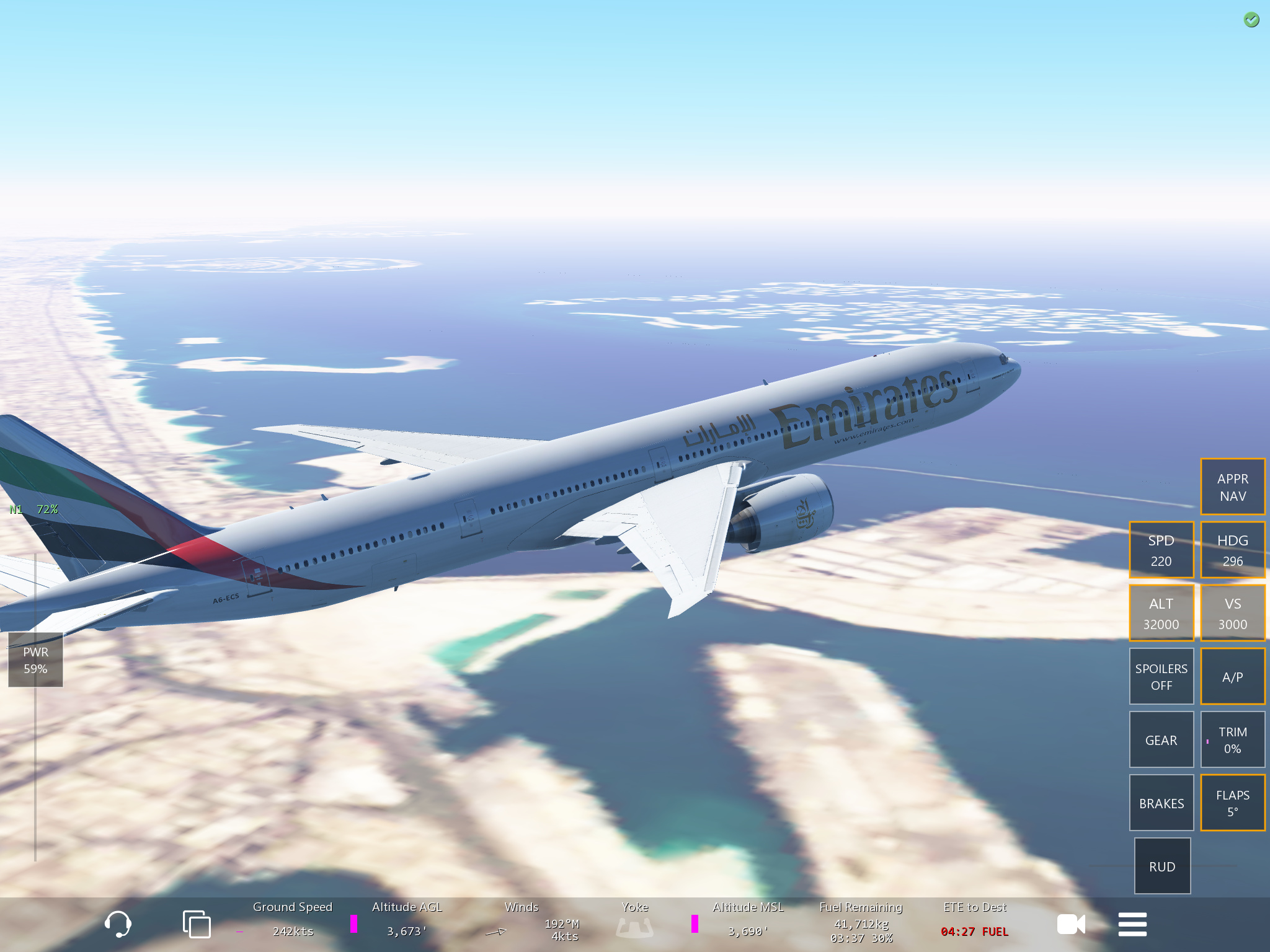Adjust the TRIM 0% control
The height and width of the screenshot is (952, 1270).
click(x=1232, y=740)
